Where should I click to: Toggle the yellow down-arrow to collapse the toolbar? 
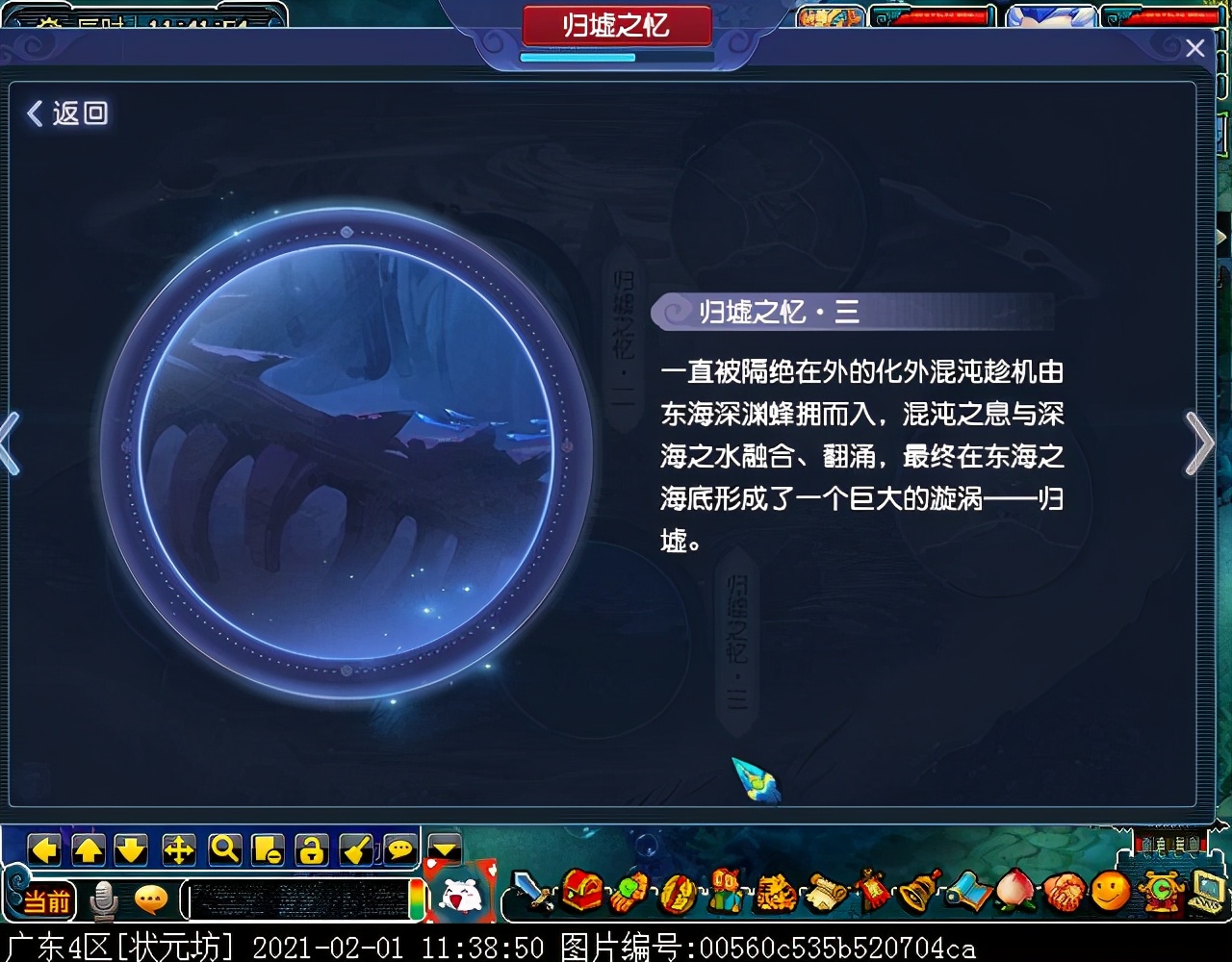tap(444, 848)
